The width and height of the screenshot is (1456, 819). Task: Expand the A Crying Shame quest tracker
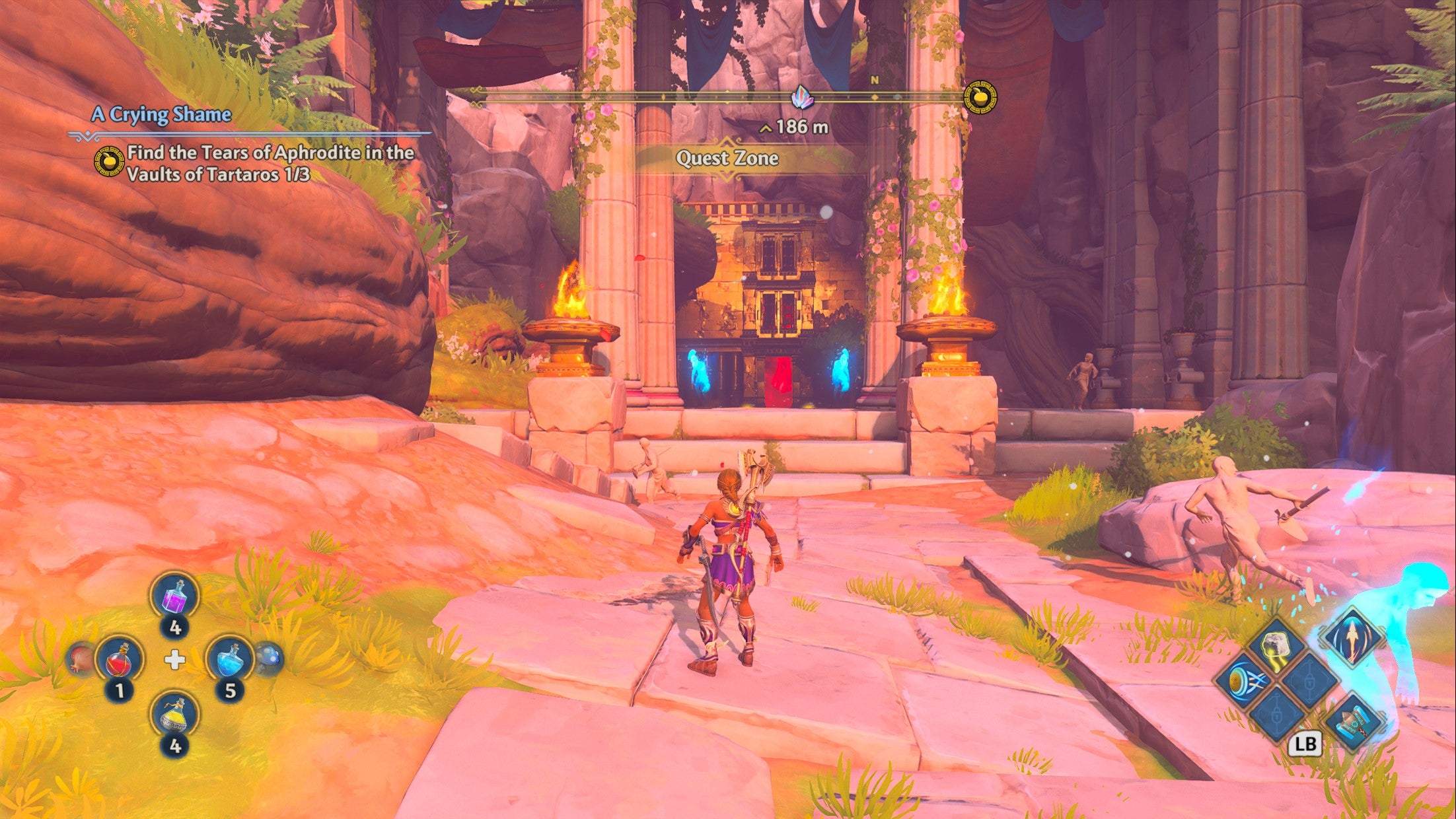click(163, 113)
